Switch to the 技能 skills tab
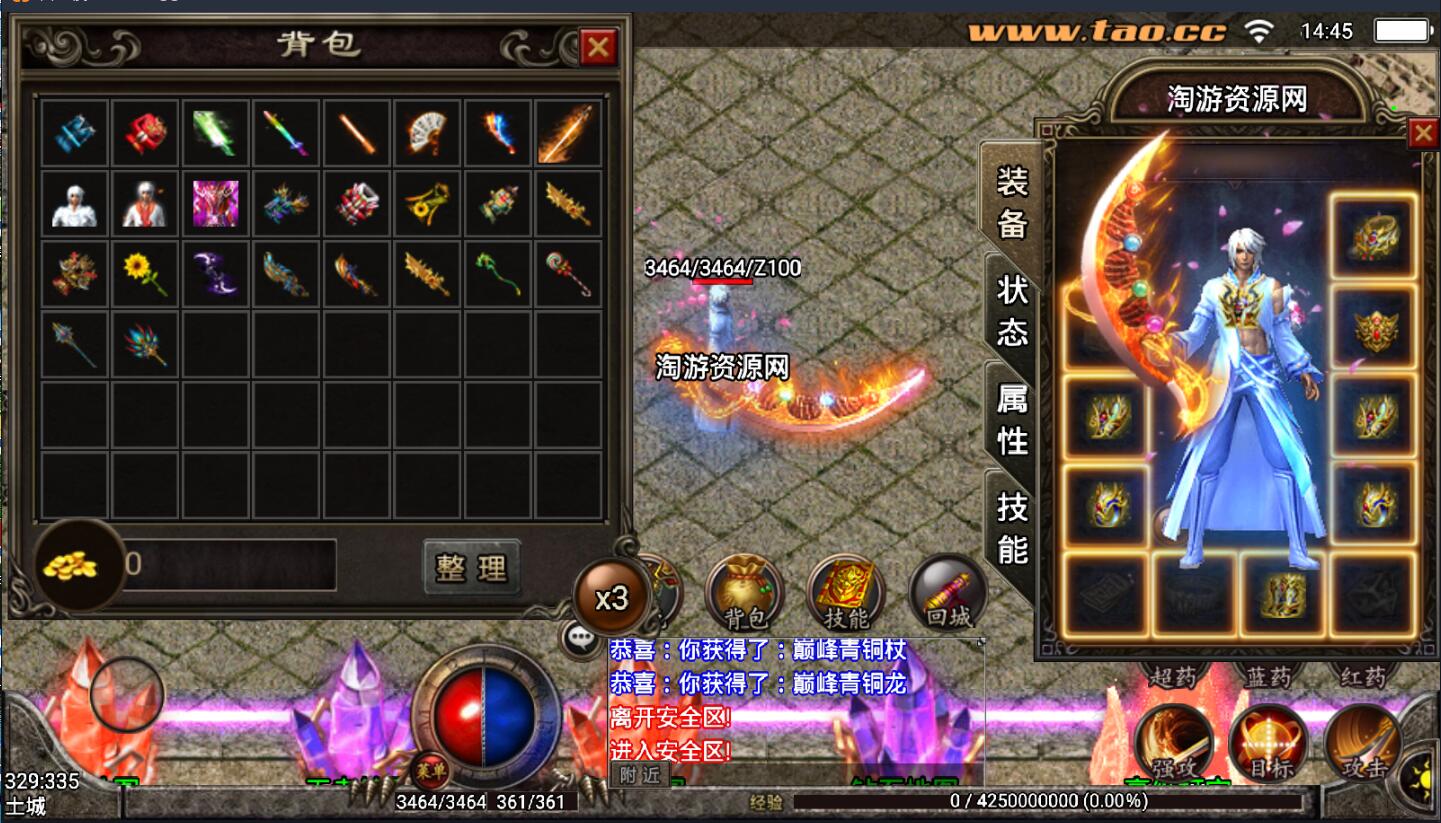The image size is (1441, 823). click(1012, 529)
